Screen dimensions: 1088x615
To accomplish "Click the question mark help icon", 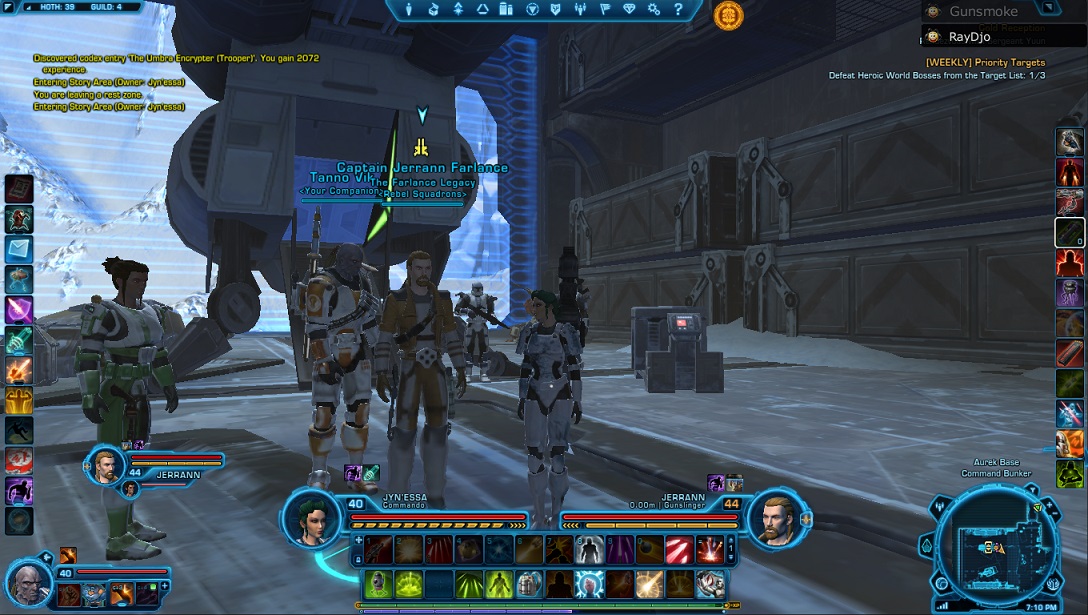I will pos(677,10).
